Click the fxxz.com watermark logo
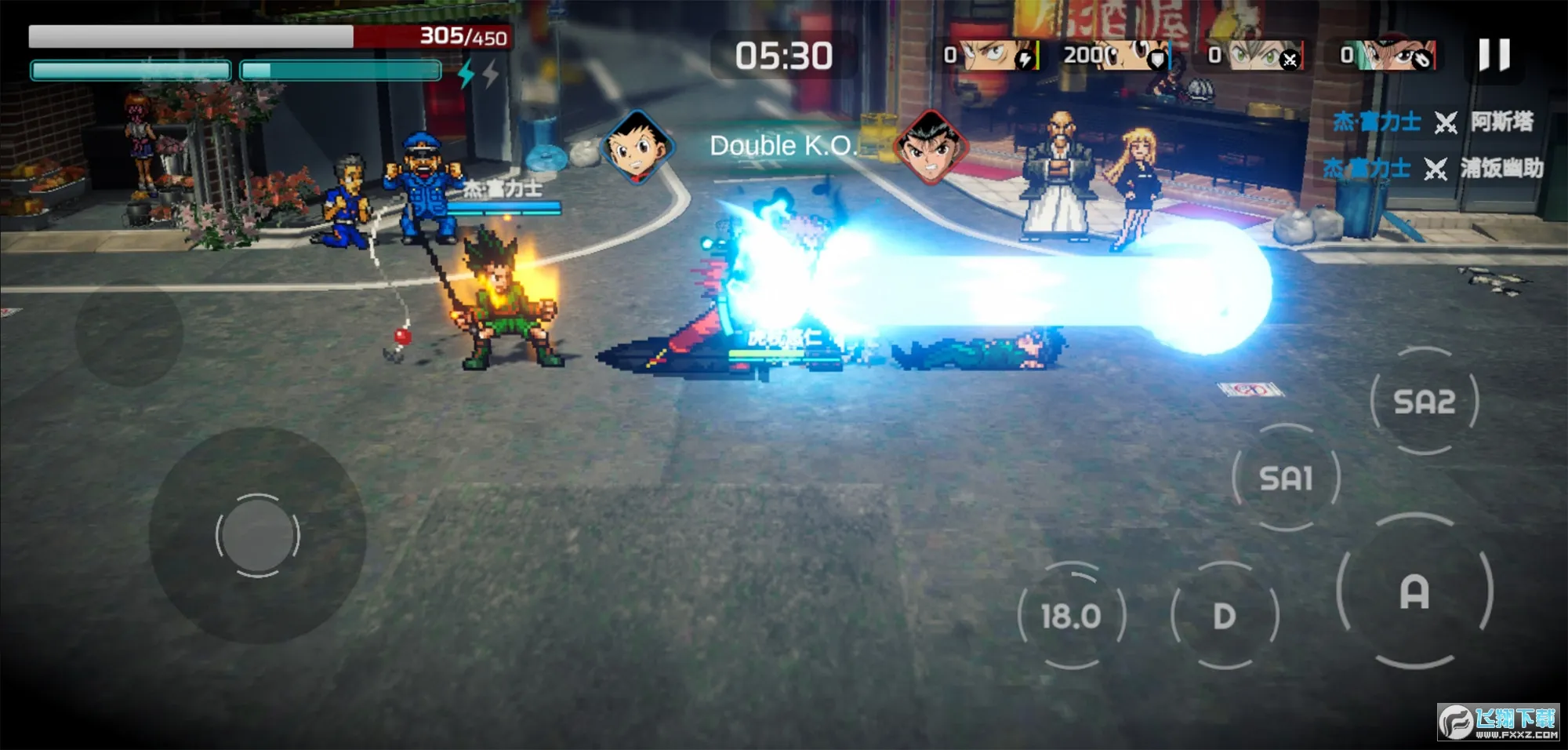Image resolution: width=1568 pixels, height=750 pixels. (x=1498, y=722)
